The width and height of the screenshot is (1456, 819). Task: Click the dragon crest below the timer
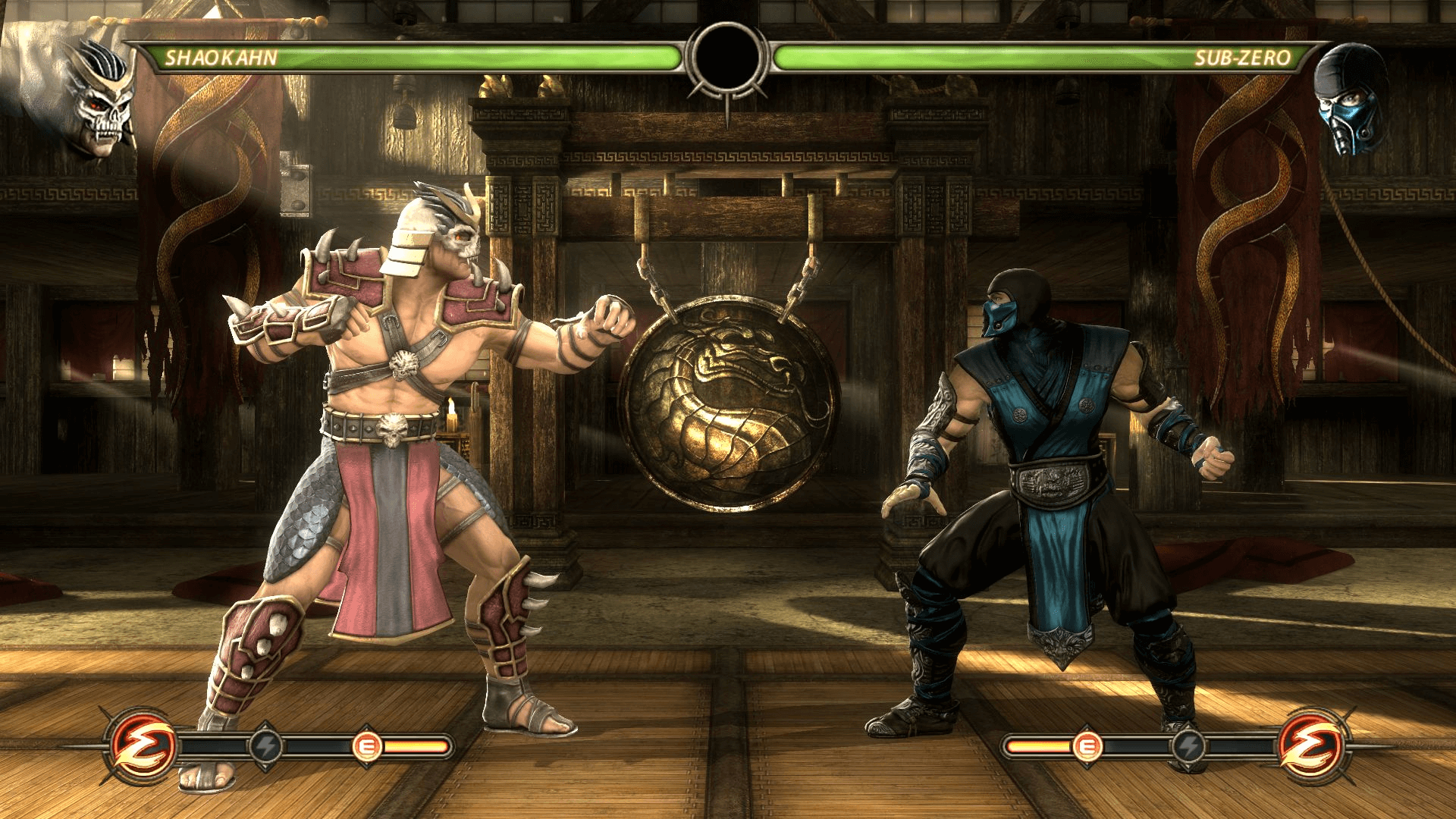[x=728, y=95]
